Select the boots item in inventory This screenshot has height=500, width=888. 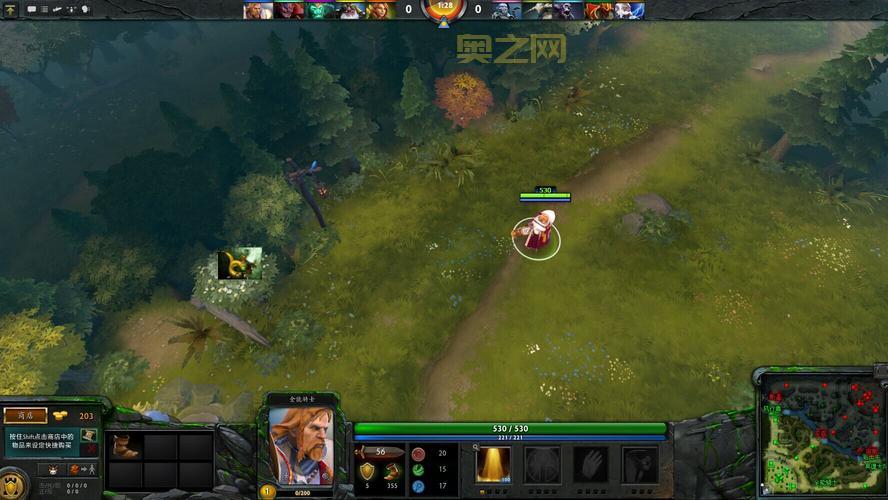[125, 446]
